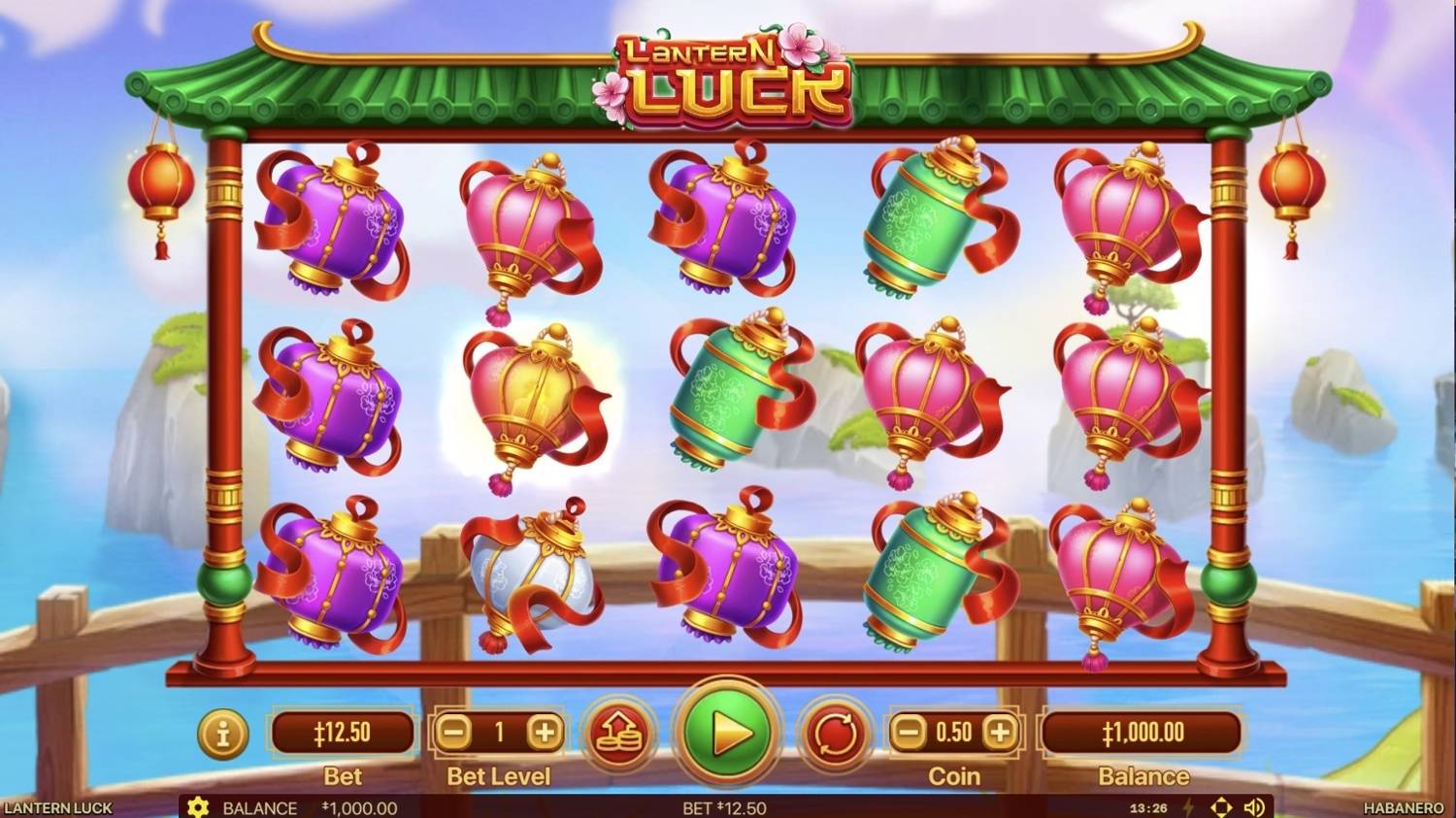The width and height of the screenshot is (1456, 818).
Task: Enable turbo mode lightning icon
Action: pyautogui.click(x=1188, y=806)
